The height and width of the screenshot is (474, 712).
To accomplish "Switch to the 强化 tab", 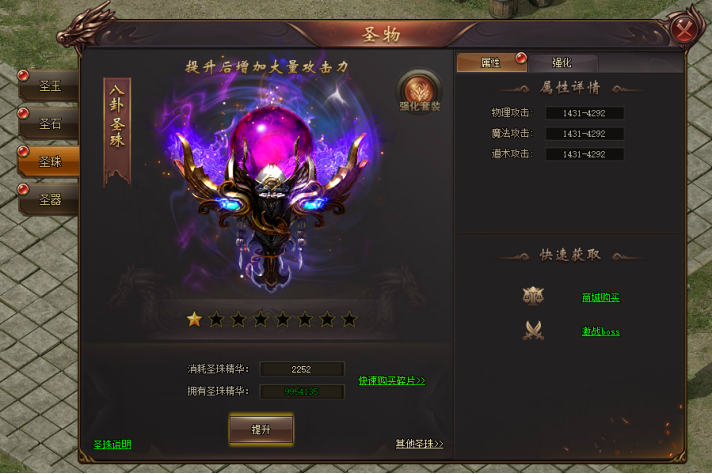I will click(561, 62).
